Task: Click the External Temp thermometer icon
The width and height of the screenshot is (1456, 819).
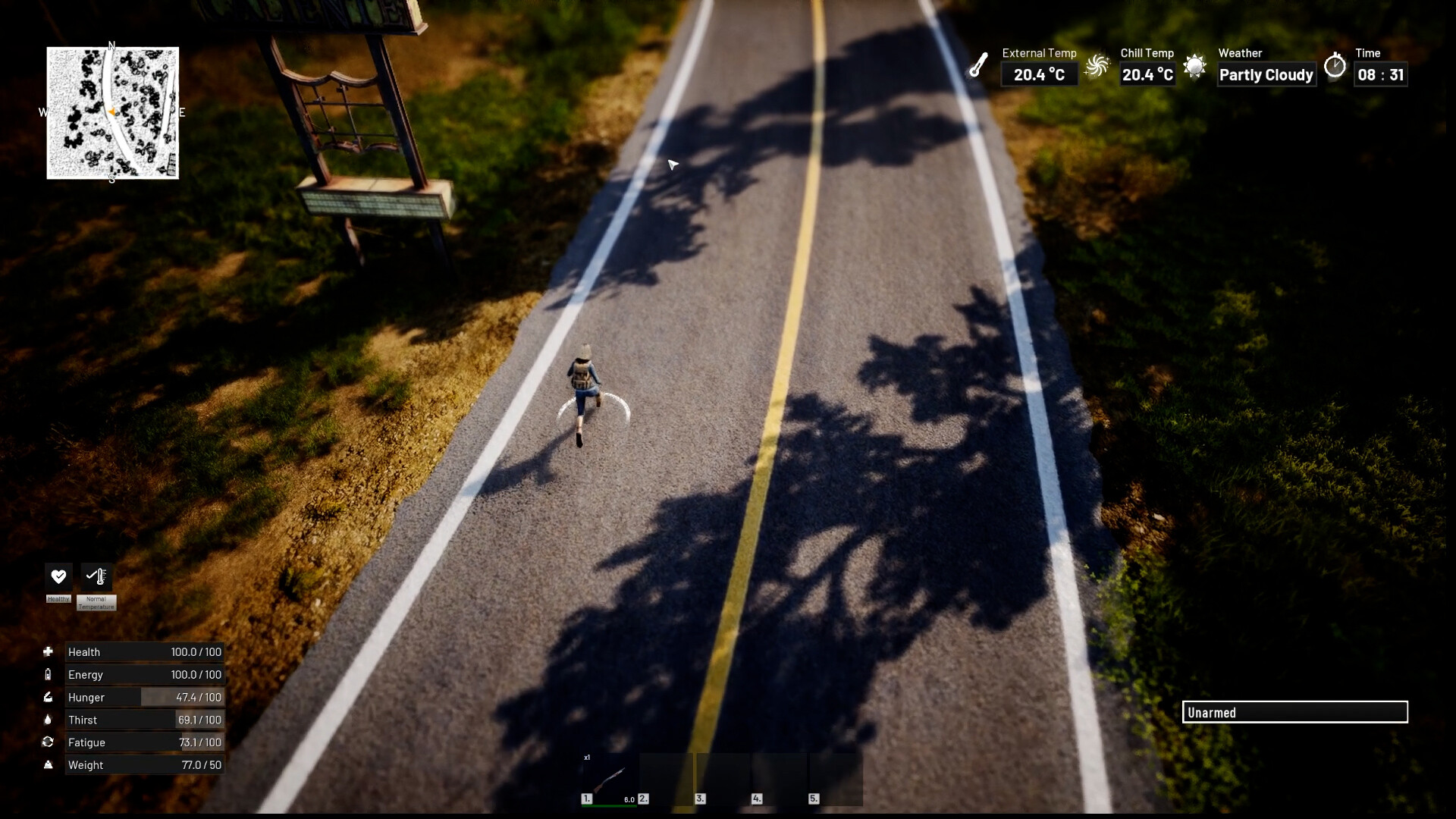Action: click(978, 65)
